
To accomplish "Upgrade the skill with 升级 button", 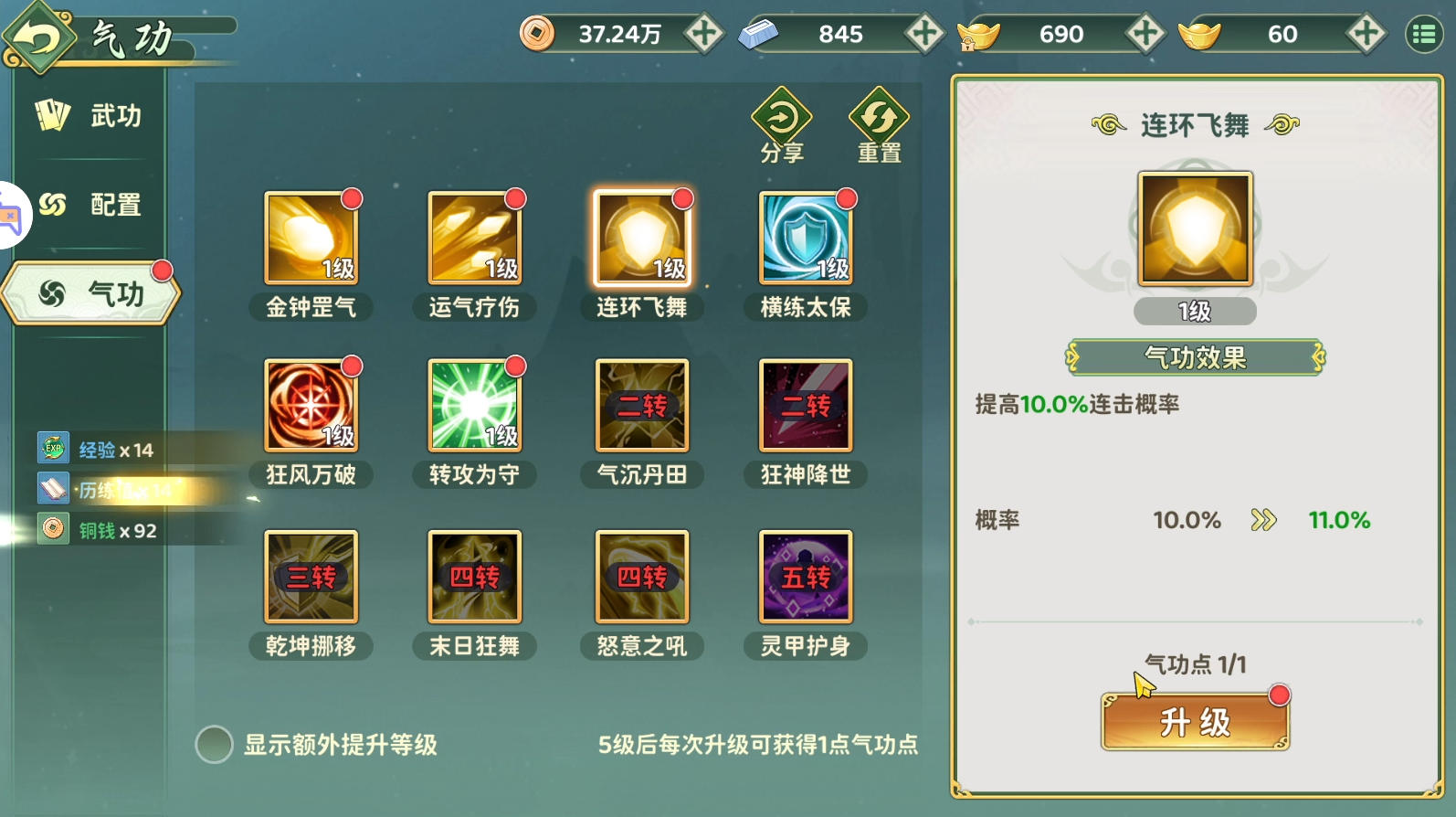I will [1195, 722].
